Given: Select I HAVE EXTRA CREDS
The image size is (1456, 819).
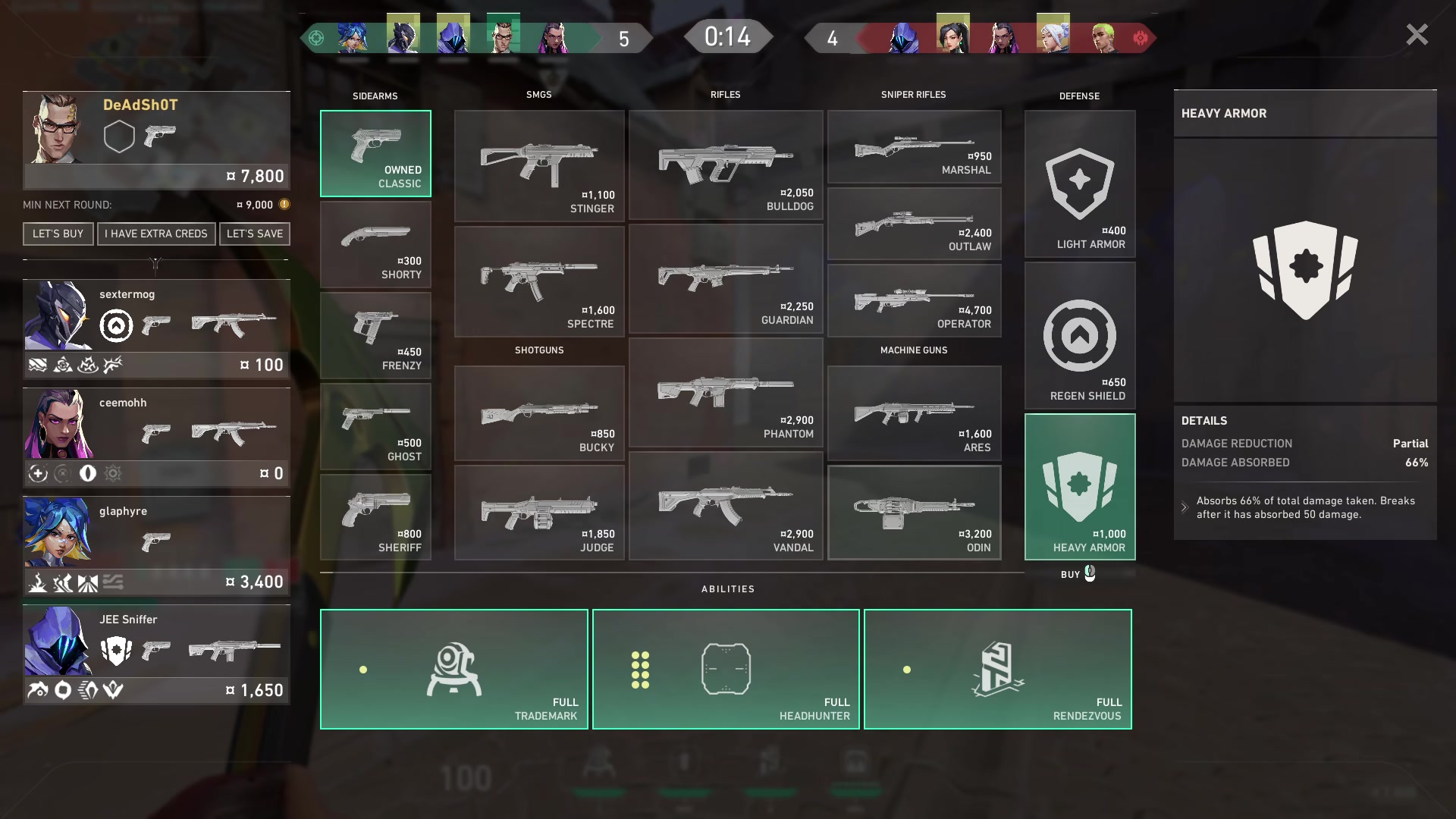Looking at the screenshot, I should click(x=156, y=234).
